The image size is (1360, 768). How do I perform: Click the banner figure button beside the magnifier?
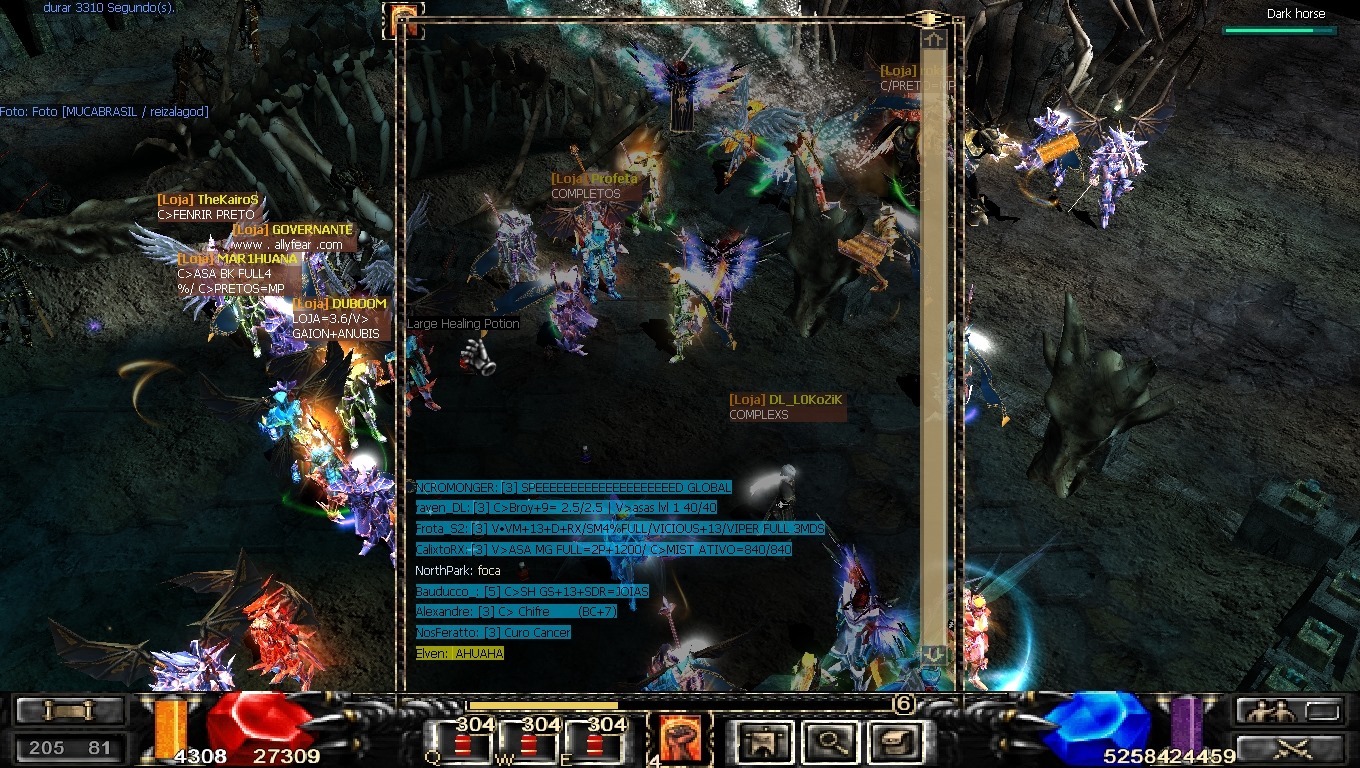click(765, 742)
